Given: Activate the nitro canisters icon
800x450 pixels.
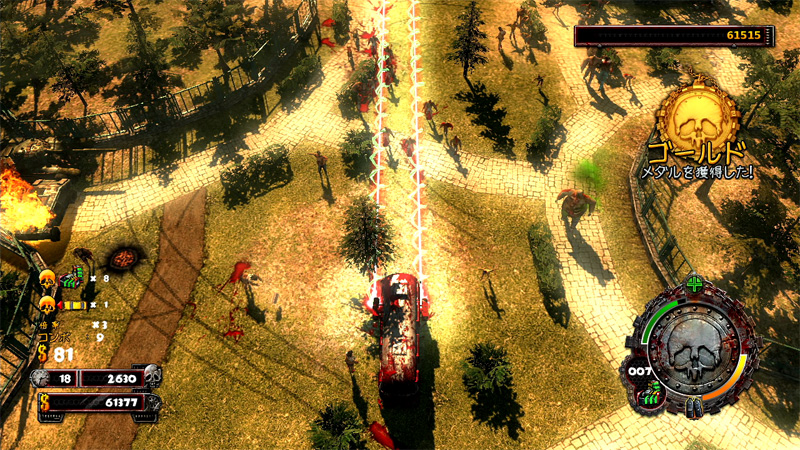Looking at the screenshot, I should click(693, 408).
